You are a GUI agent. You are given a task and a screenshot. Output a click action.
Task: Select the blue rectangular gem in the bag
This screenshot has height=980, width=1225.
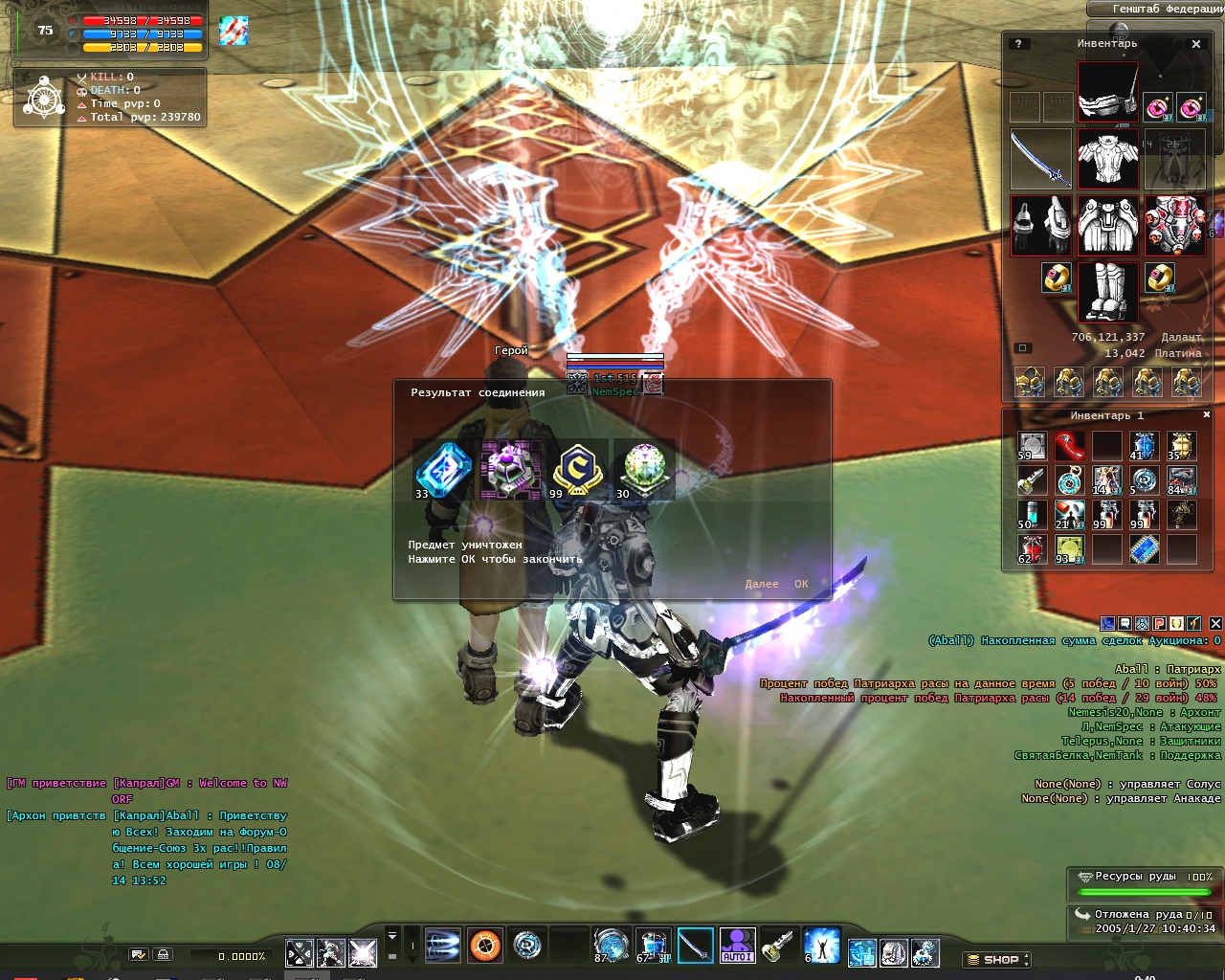[x=1145, y=549]
